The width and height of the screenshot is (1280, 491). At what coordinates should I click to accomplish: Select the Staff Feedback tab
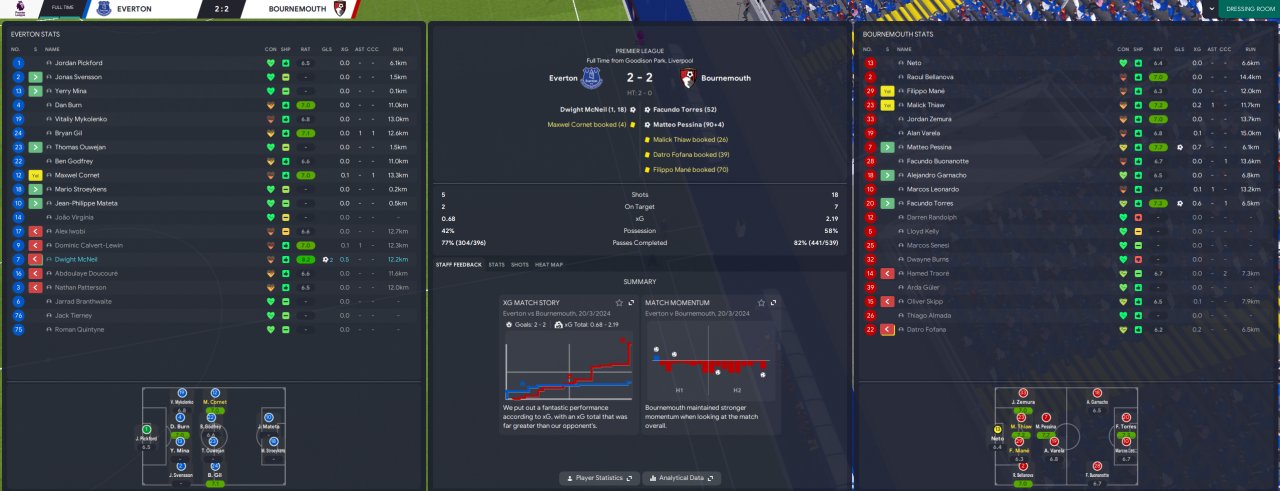tap(458, 265)
